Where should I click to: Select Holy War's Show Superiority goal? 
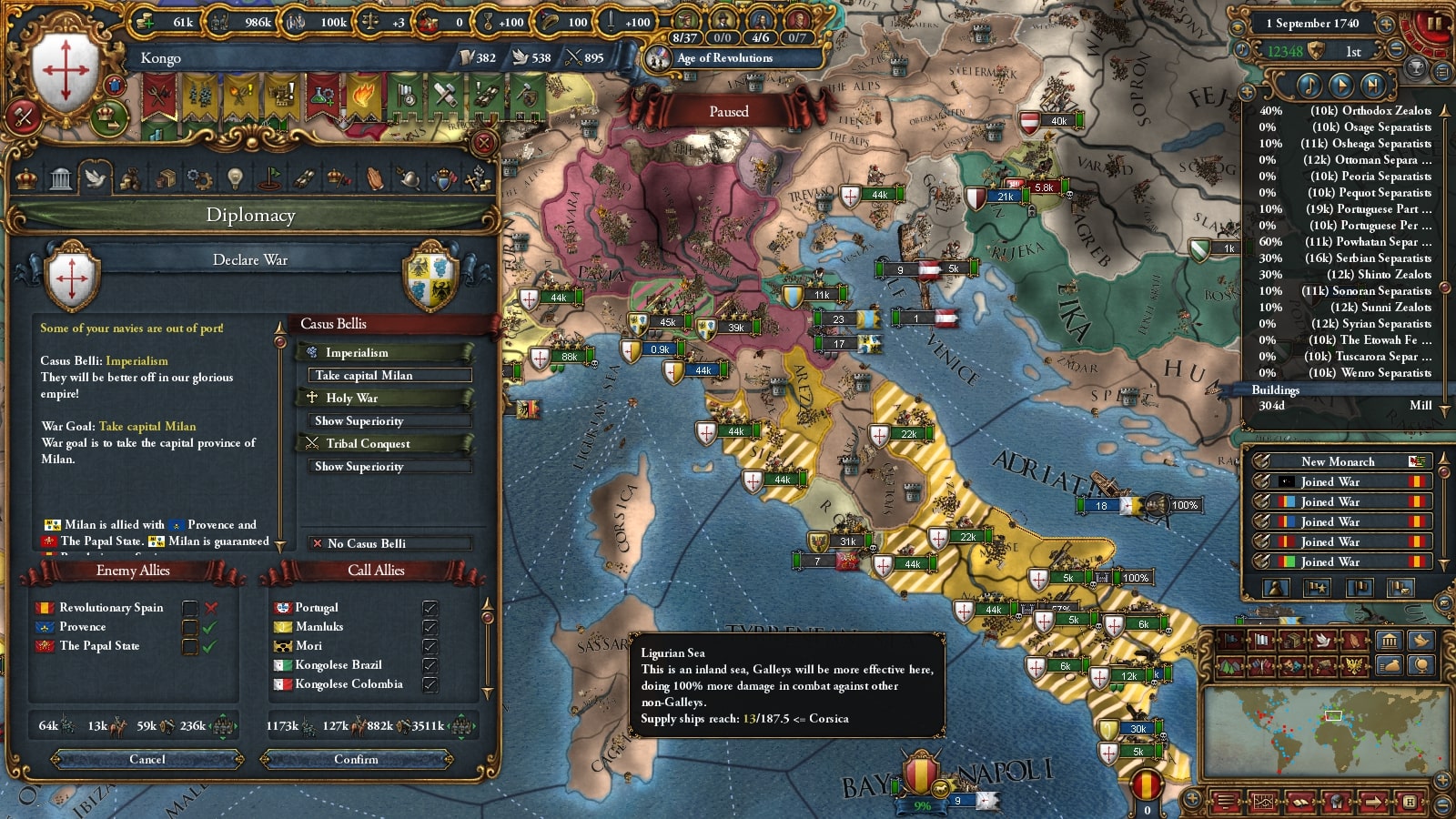[x=389, y=420]
